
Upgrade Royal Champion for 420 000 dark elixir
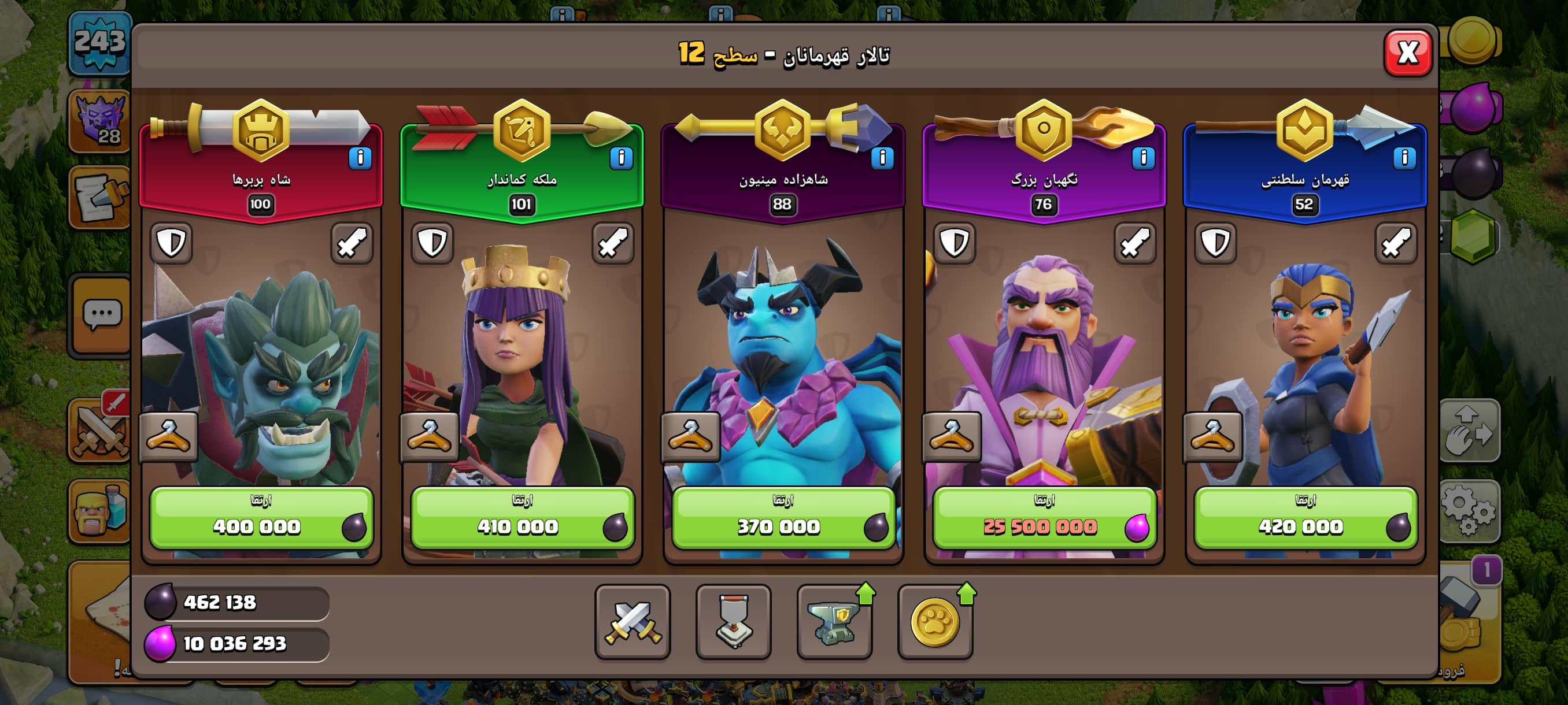click(x=1305, y=518)
